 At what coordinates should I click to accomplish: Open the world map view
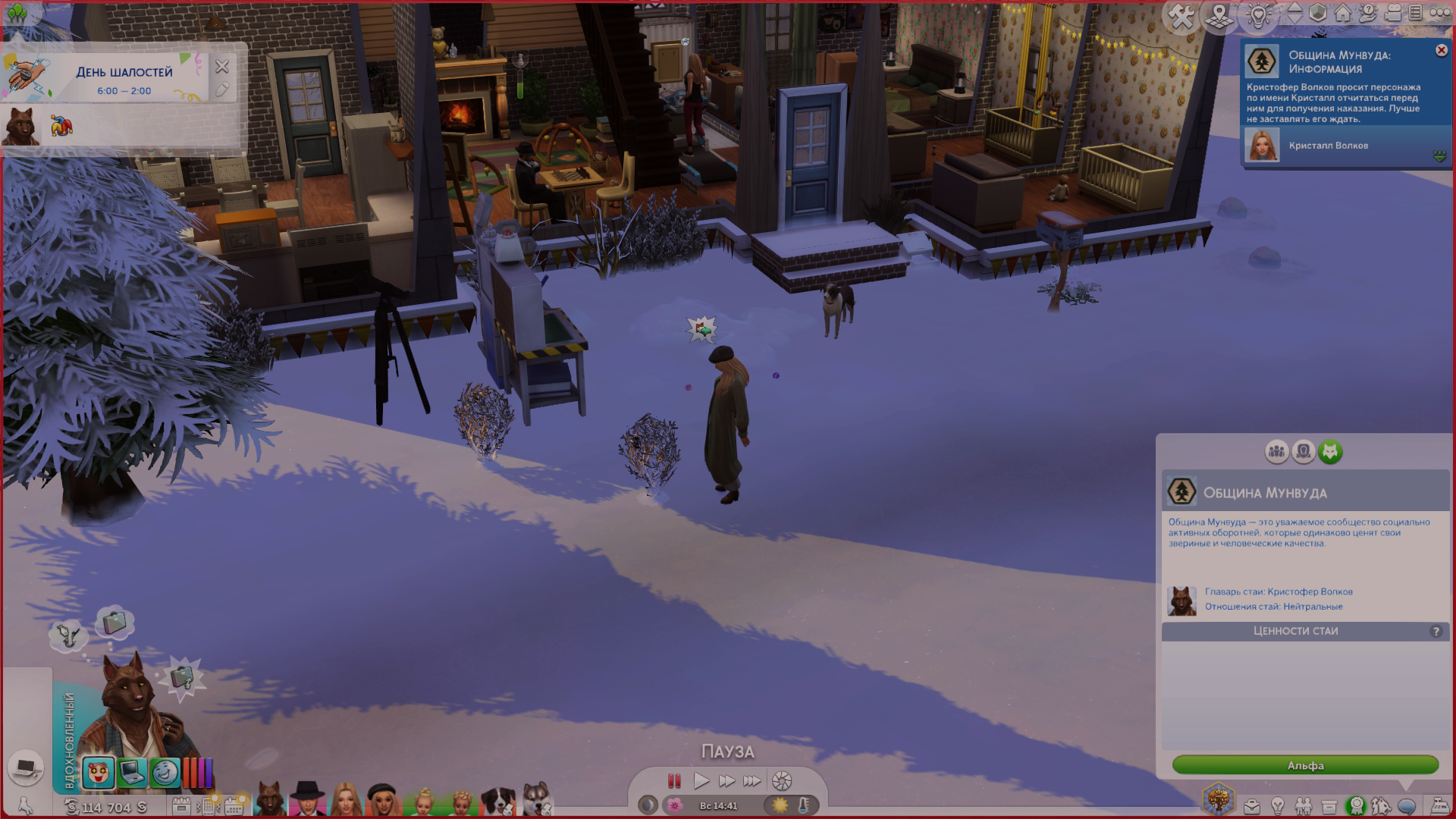(1219, 16)
